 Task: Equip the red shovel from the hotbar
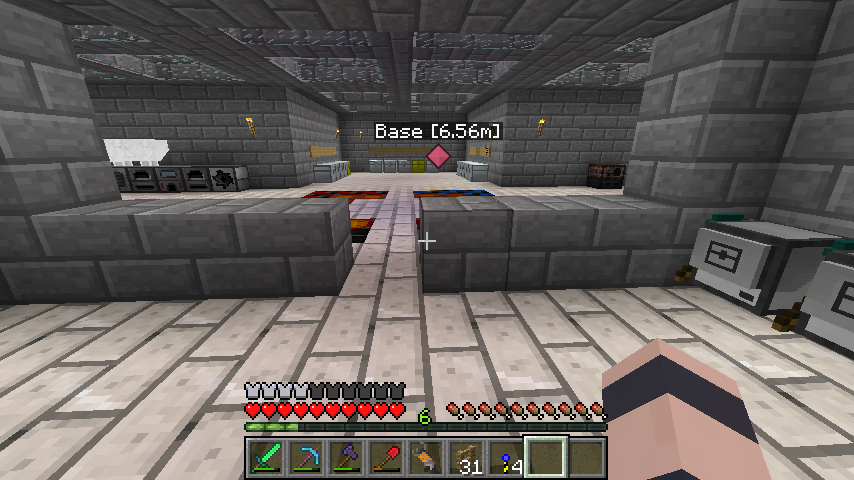click(x=385, y=458)
